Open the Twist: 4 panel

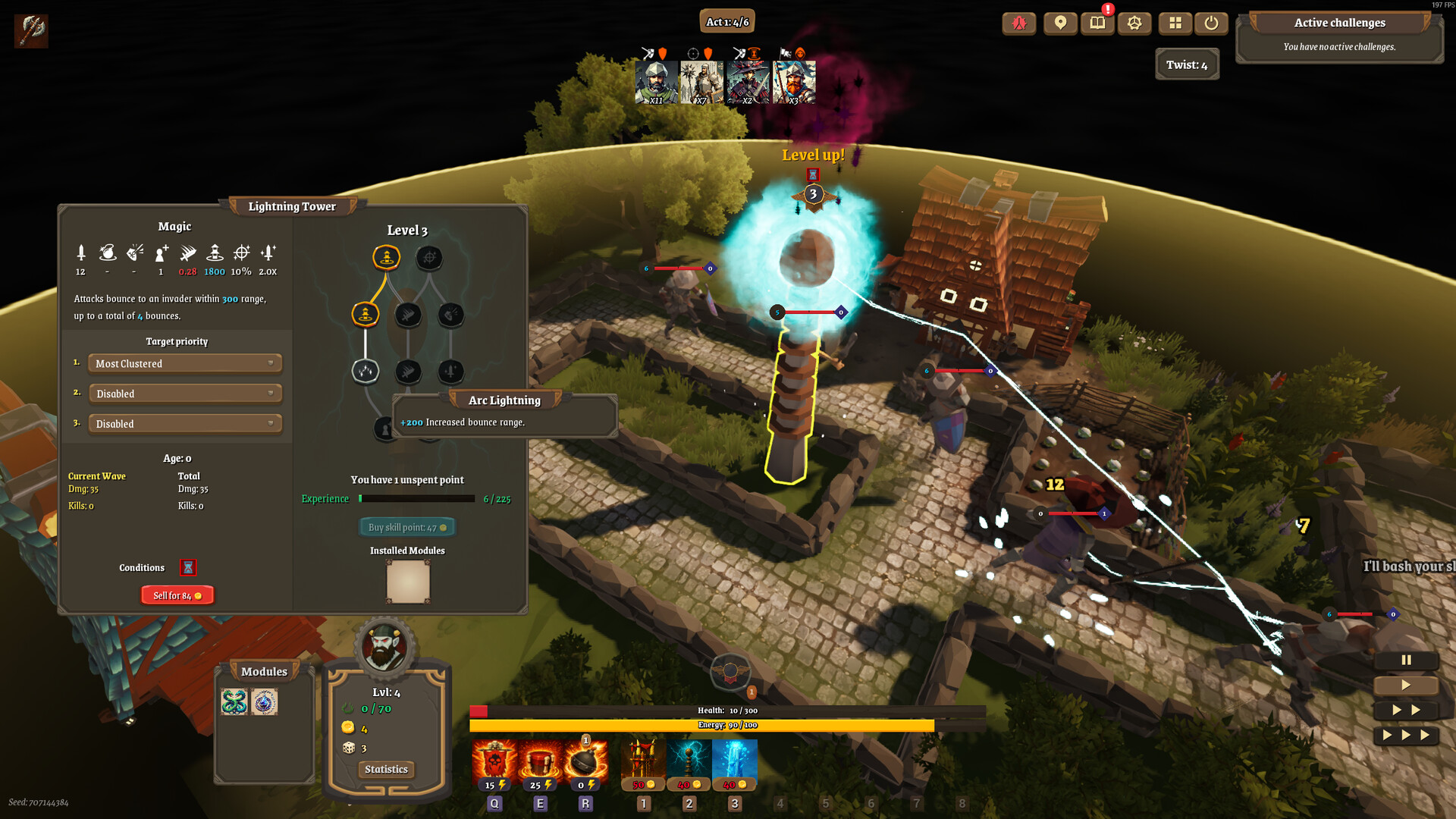[x=1187, y=64]
